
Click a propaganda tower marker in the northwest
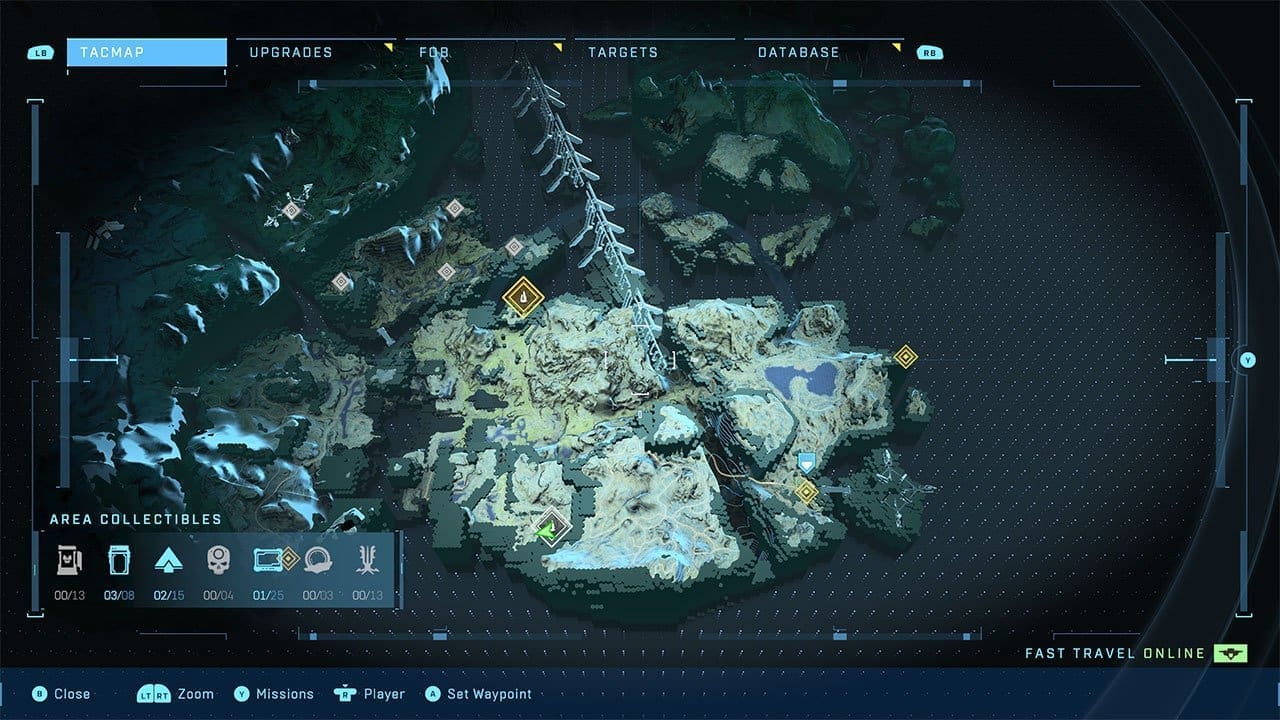click(292, 211)
